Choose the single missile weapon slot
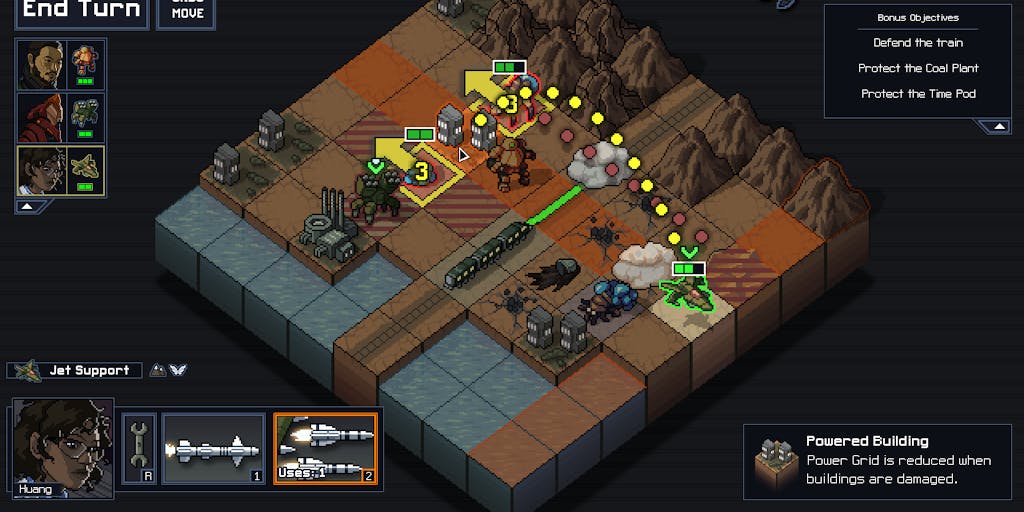1024x512 pixels. 213,448
